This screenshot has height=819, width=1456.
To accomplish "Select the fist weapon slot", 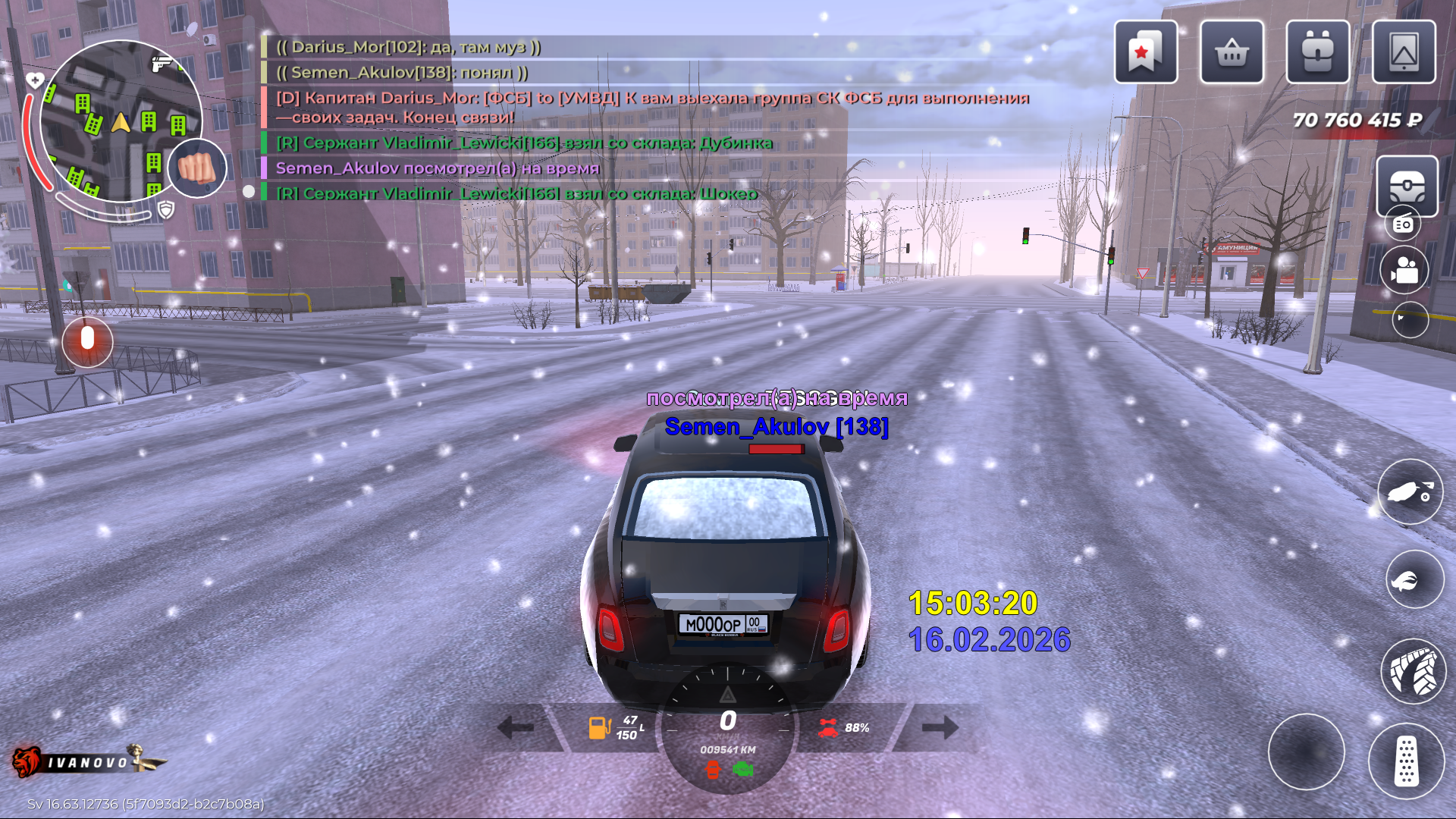I will pyautogui.click(x=197, y=168).
